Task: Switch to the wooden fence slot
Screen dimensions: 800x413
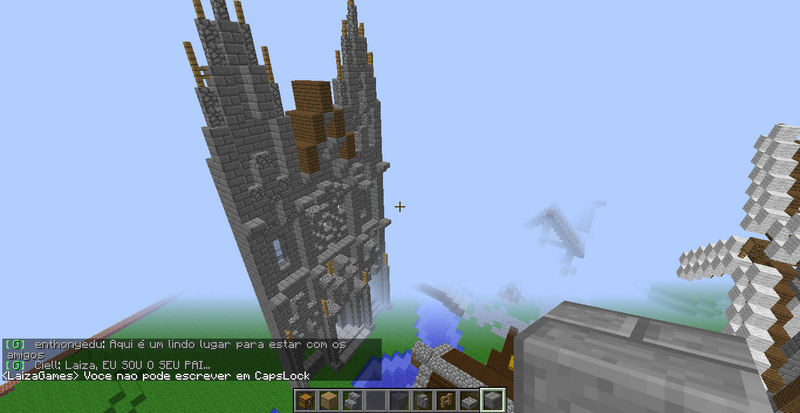Action: click(x=443, y=401)
